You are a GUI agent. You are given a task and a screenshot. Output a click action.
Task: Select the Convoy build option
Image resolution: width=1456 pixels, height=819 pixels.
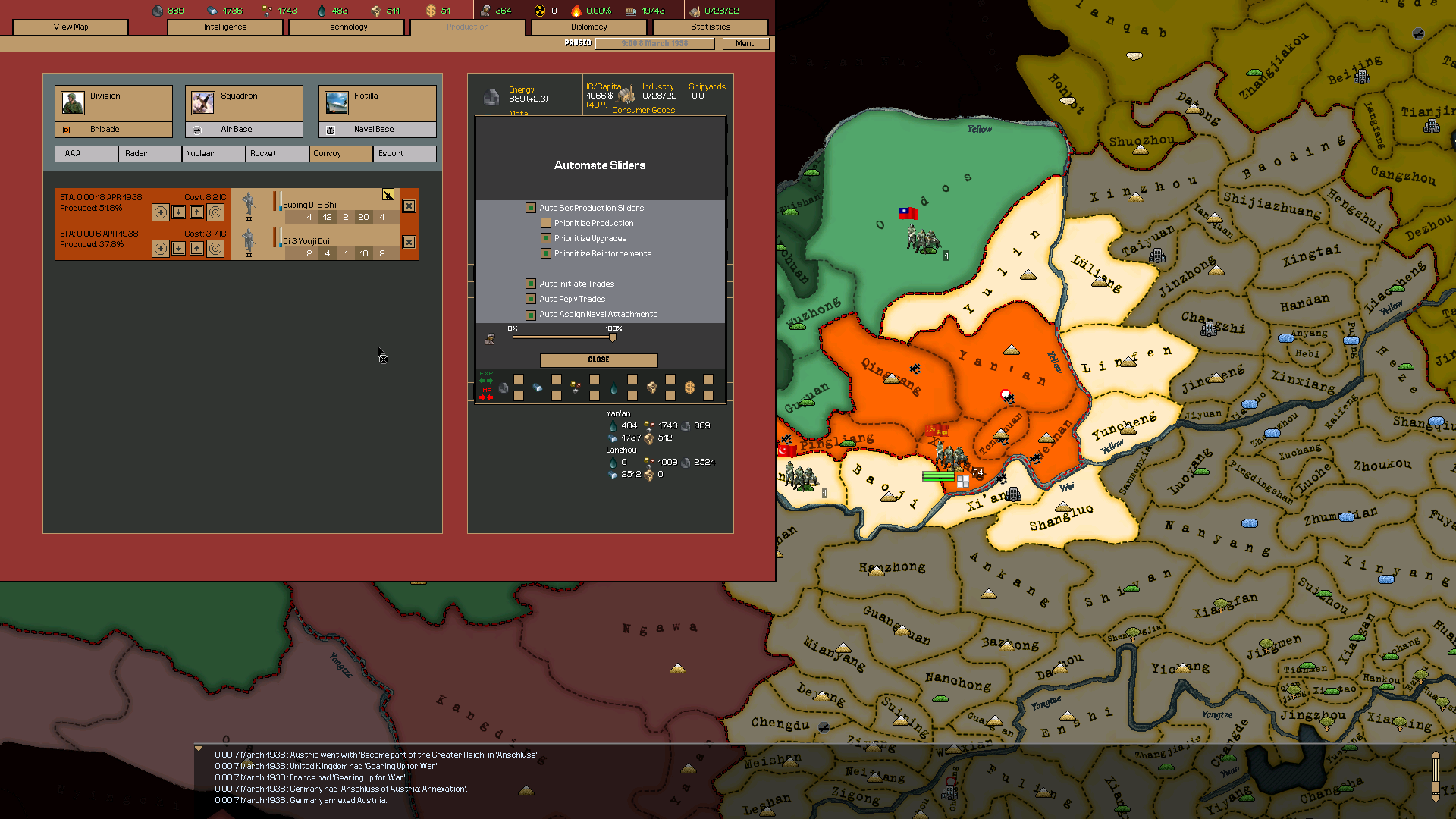click(340, 153)
